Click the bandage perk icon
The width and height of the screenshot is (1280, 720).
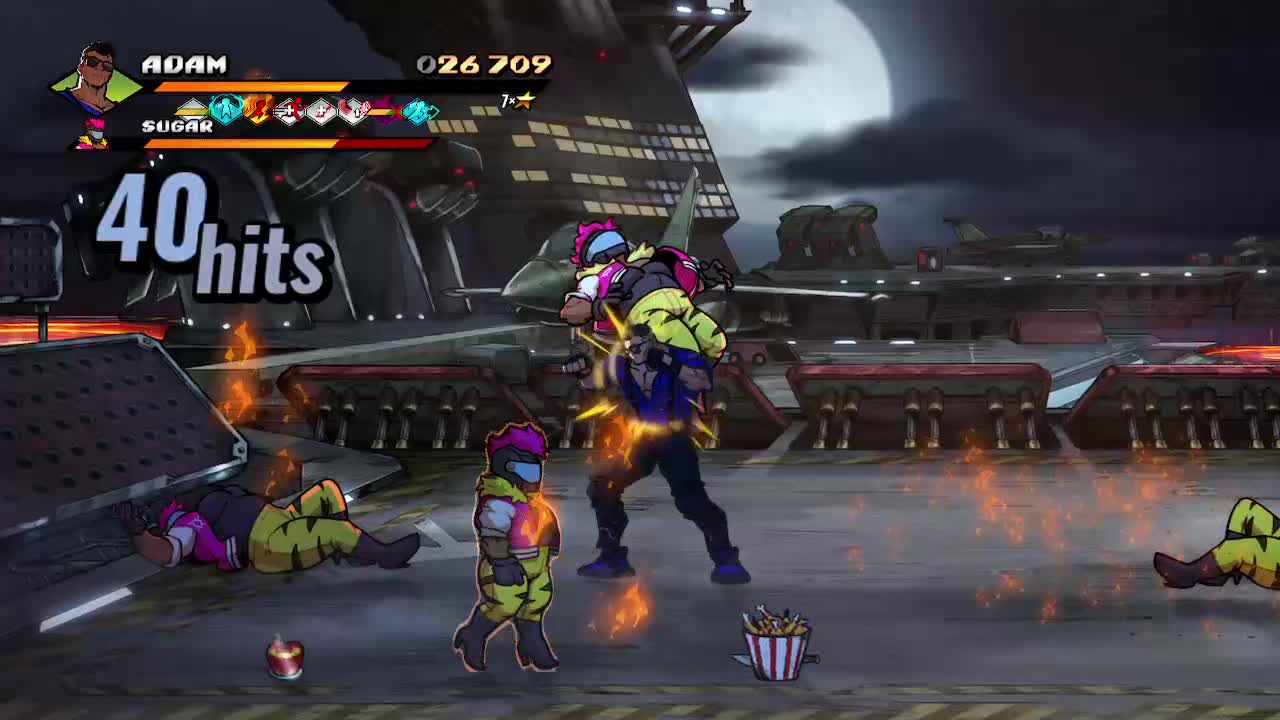click(x=354, y=108)
